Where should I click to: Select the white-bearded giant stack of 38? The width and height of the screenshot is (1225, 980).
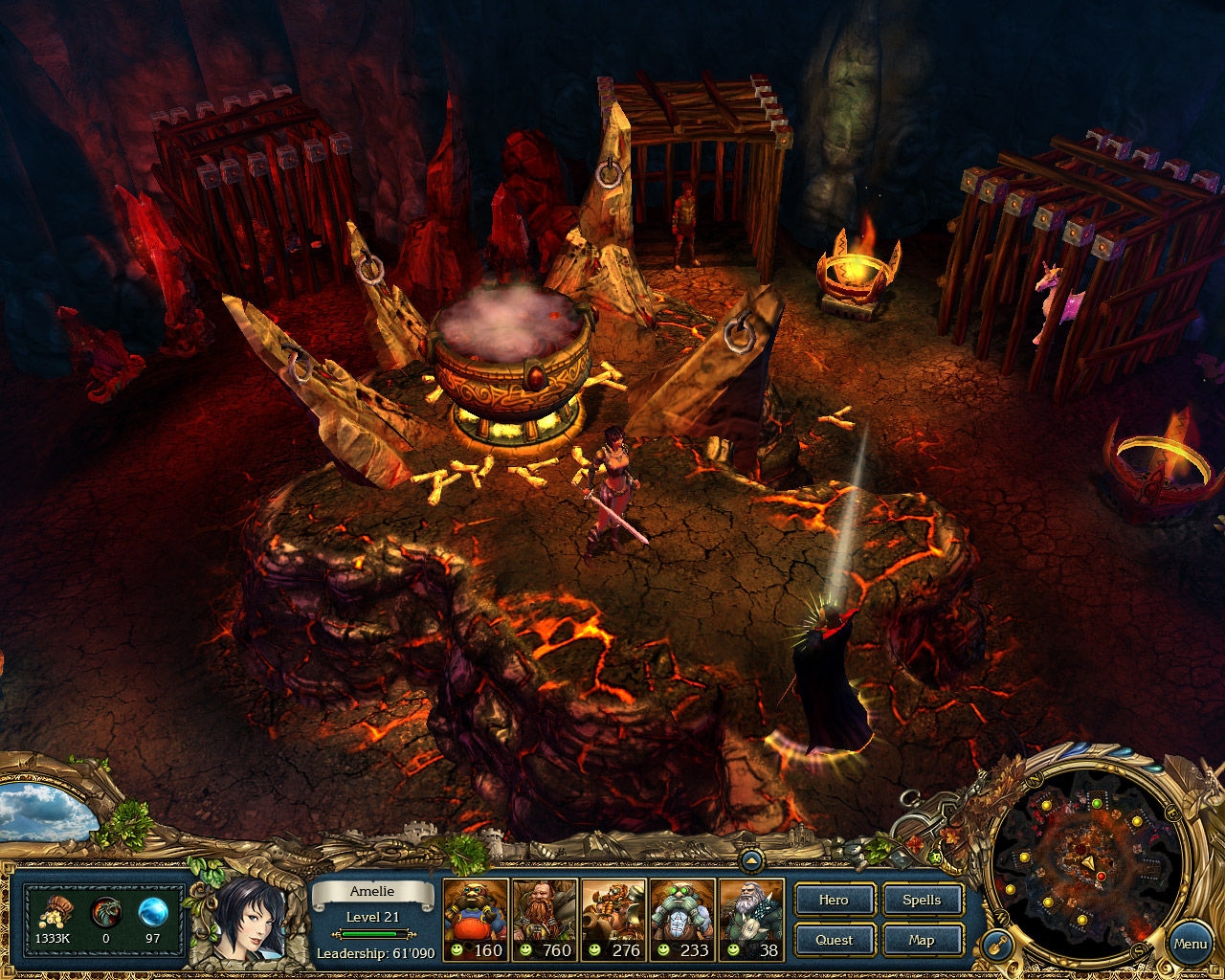point(751,920)
